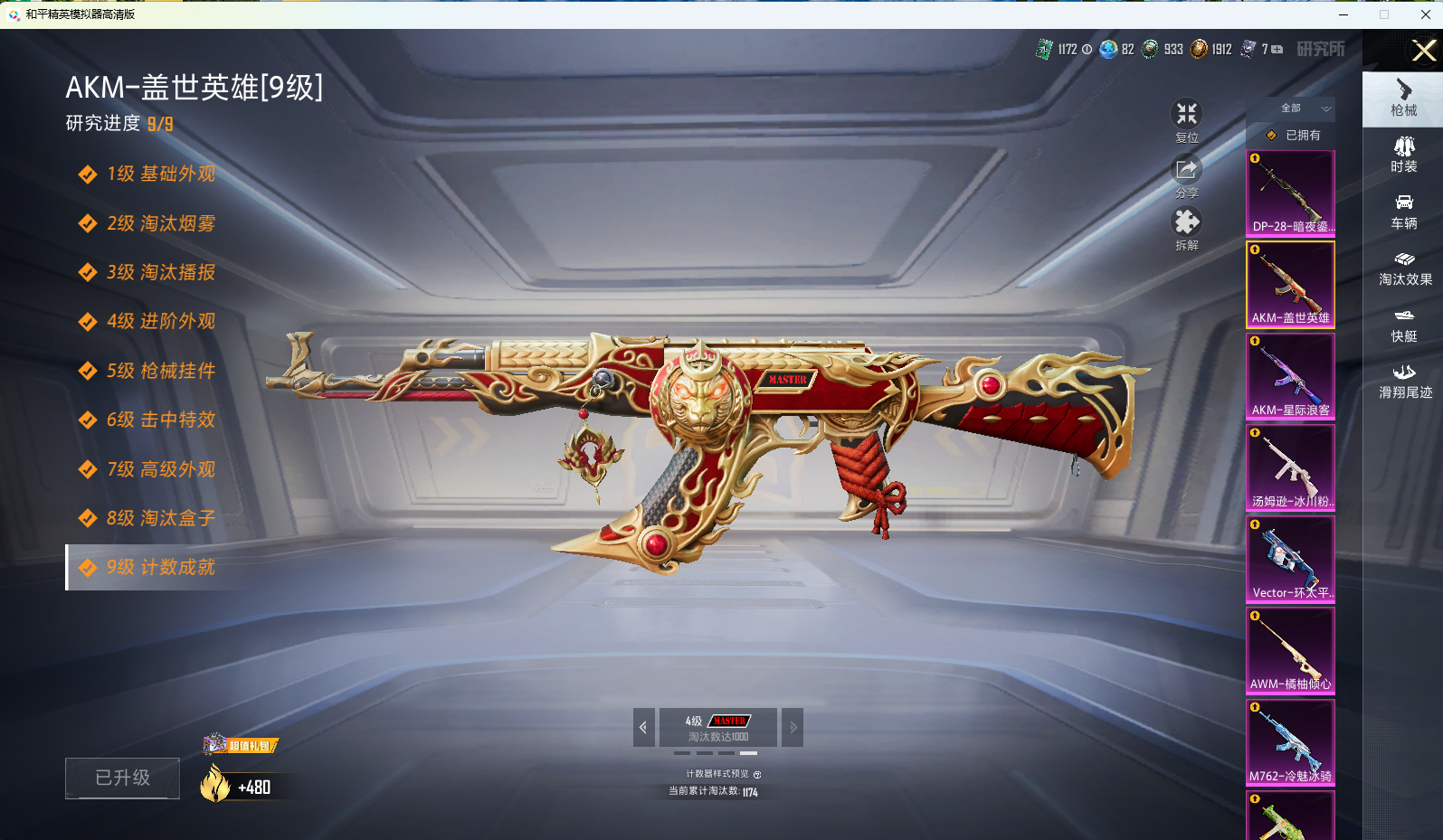The image size is (1443, 840).
Task: Switch to the 枪械 category tab
Action: click(1403, 98)
